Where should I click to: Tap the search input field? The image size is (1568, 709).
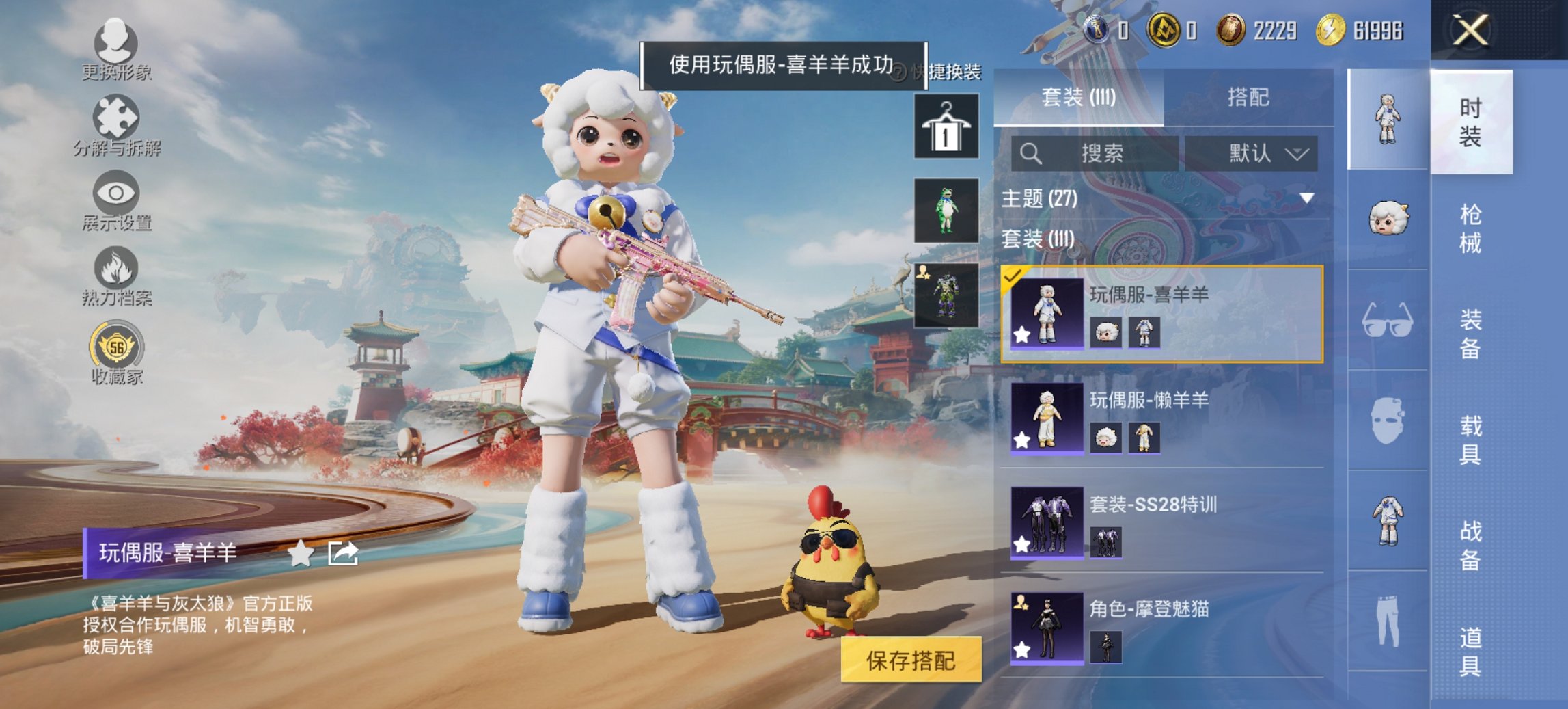(1093, 153)
